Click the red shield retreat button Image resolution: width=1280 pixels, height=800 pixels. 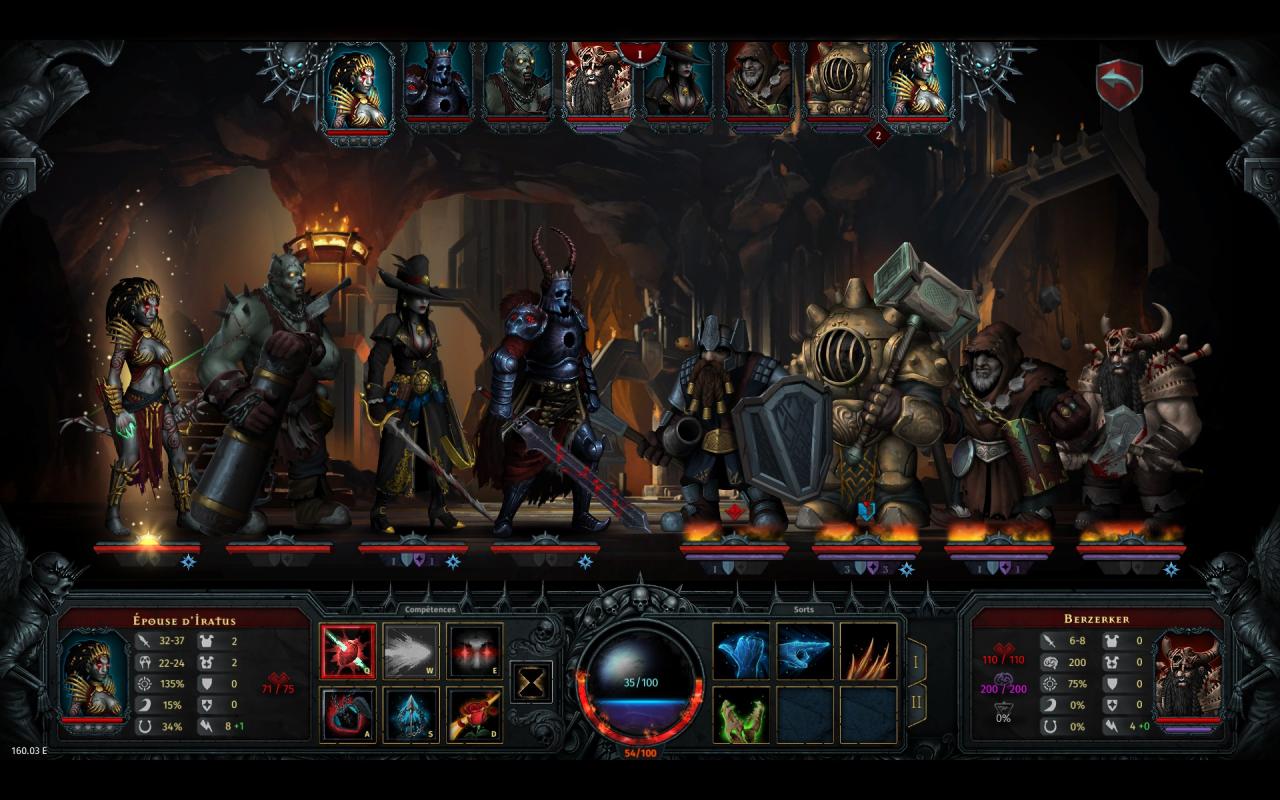click(x=1119, y=85)
